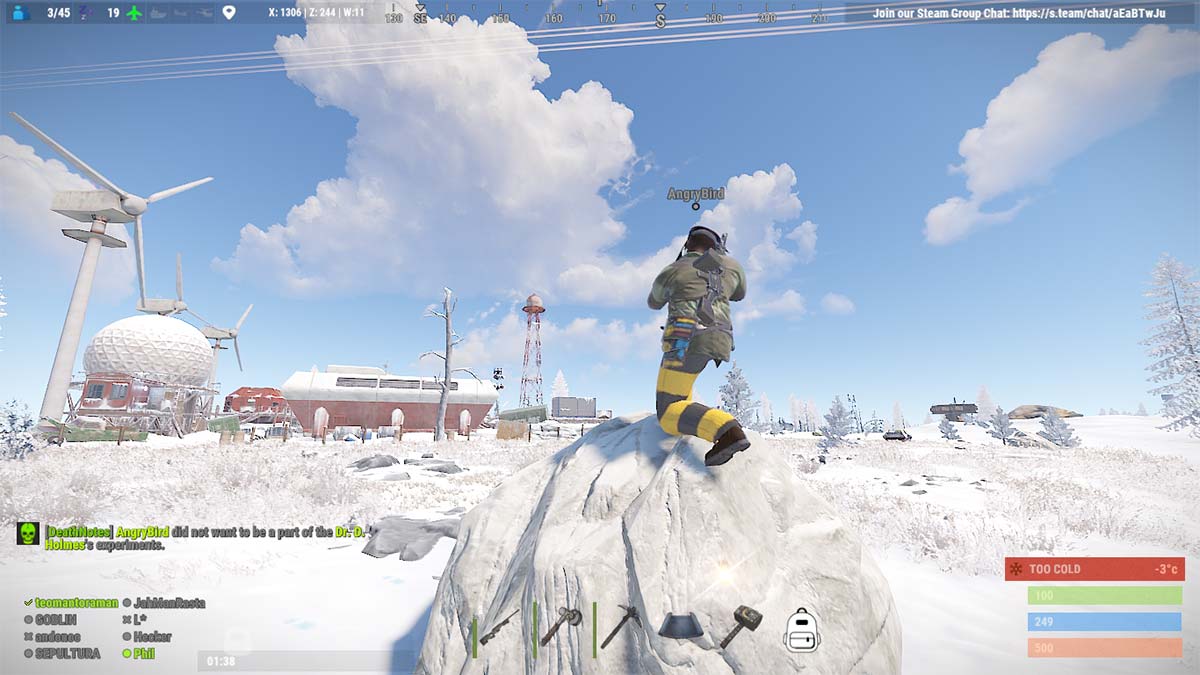Viewport: 1200px width, 675px height.
Task: Pick the building hammer hotbar slot
Action: point(740,626)
